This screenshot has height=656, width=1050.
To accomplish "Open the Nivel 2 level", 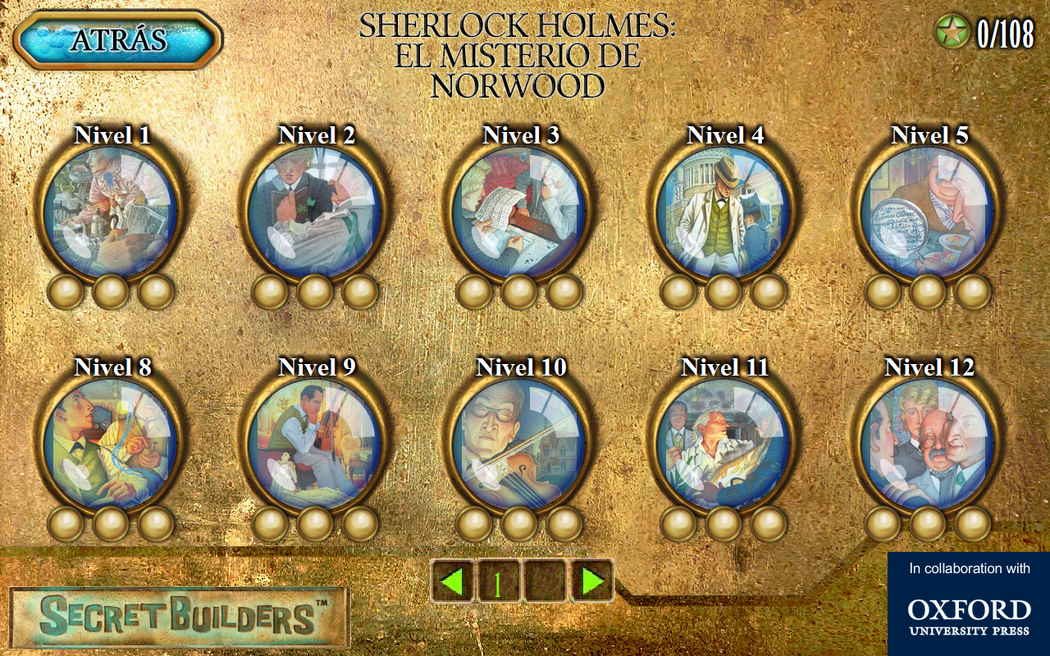I will [315, 212].
